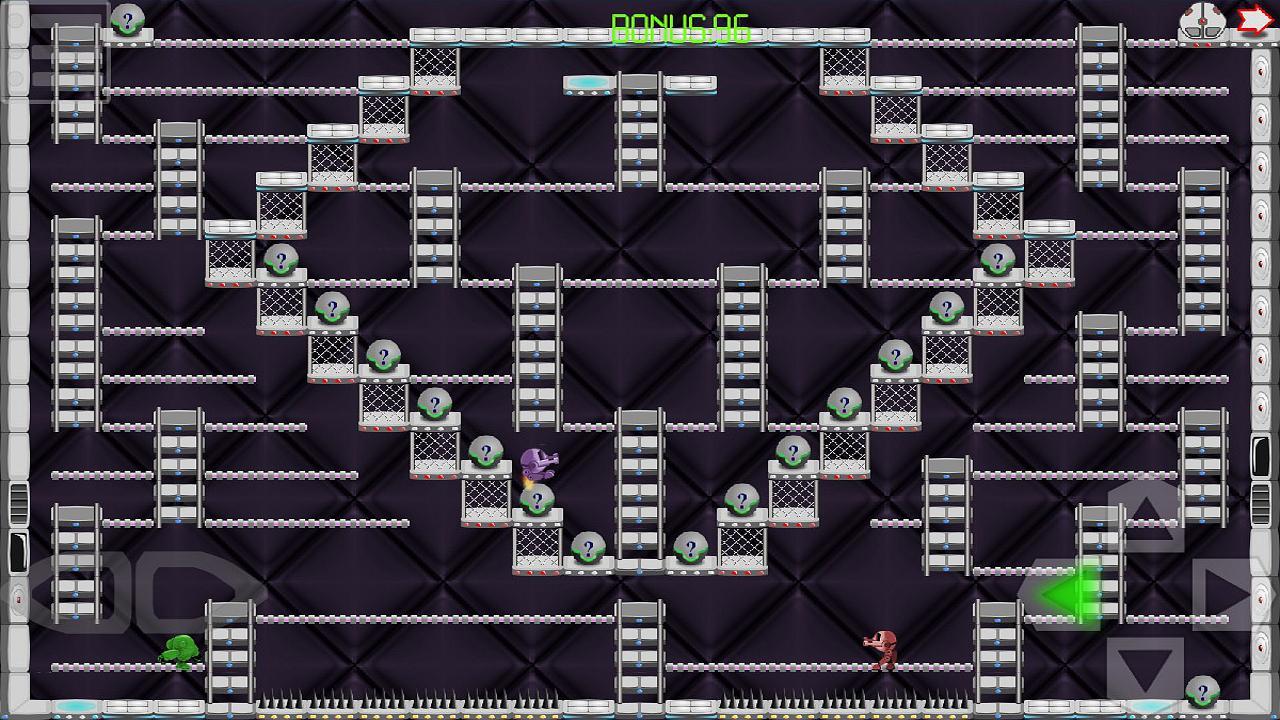Screen dimensions: 1280x720
Task: Click the question-mark boulder at top-left
Action: (x=126, y=20)
